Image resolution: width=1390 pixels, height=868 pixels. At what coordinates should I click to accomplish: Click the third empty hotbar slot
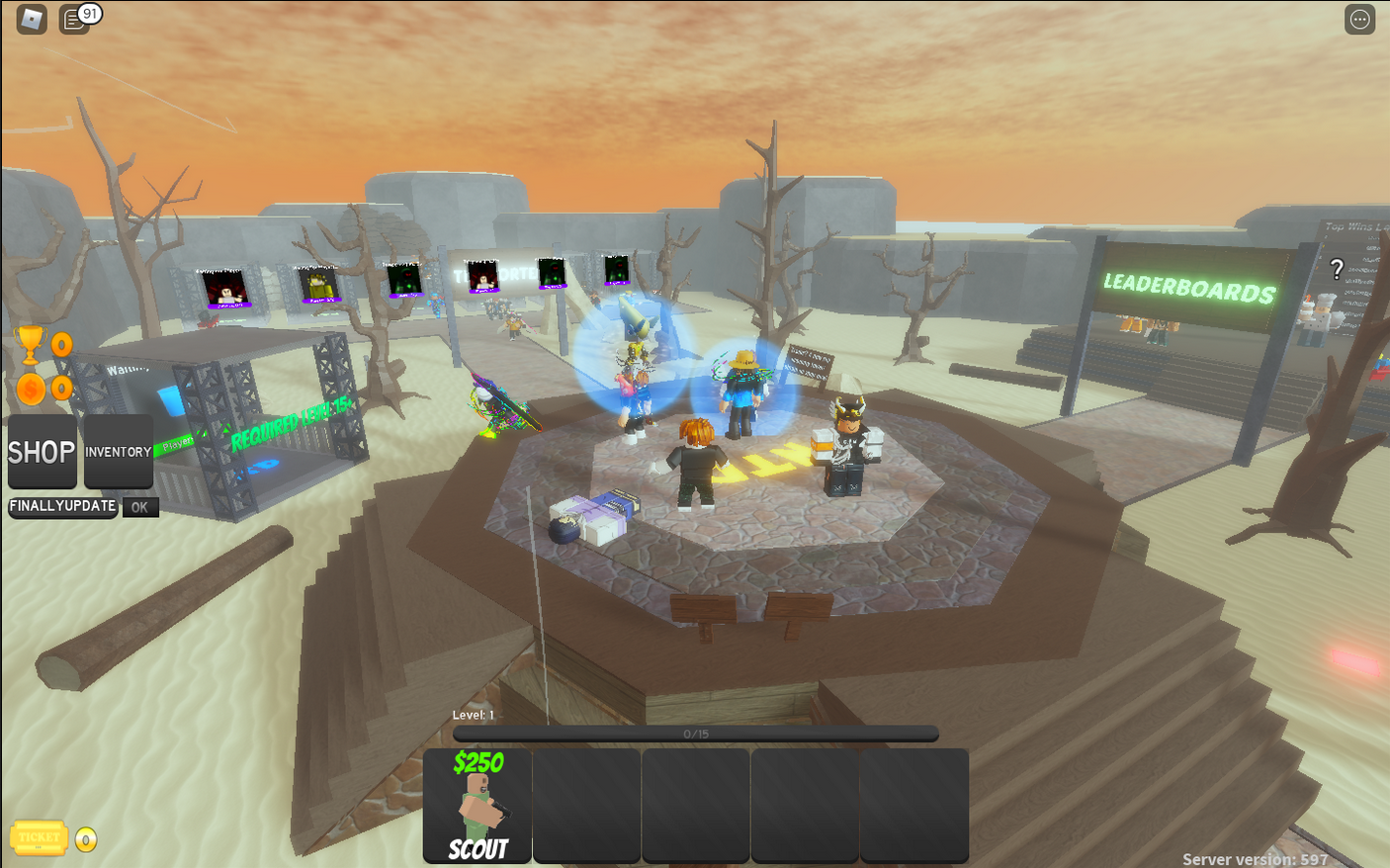(695, 806)
